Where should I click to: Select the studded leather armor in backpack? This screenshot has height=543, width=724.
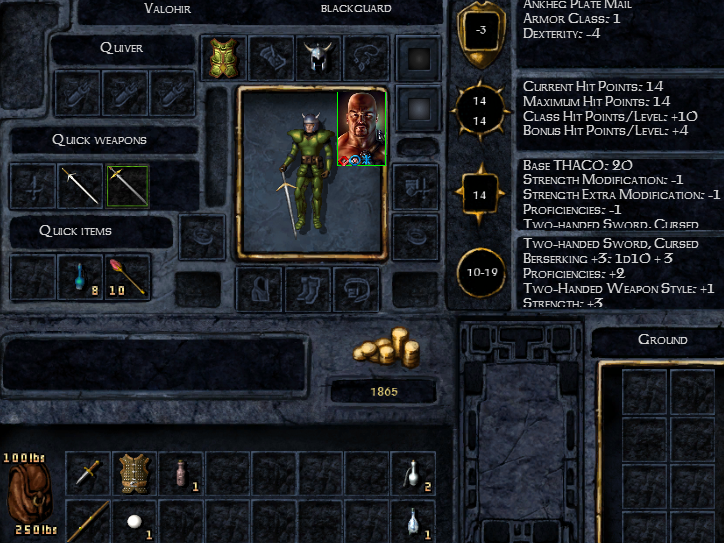134,472
